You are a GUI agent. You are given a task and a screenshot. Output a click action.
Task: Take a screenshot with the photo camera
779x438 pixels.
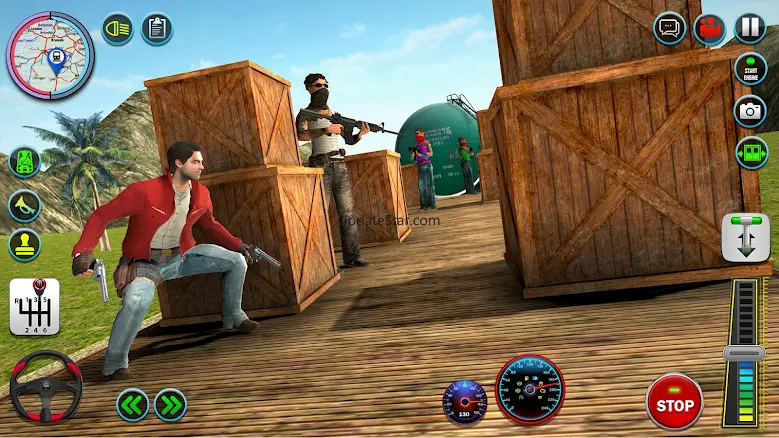click(750, 111)
